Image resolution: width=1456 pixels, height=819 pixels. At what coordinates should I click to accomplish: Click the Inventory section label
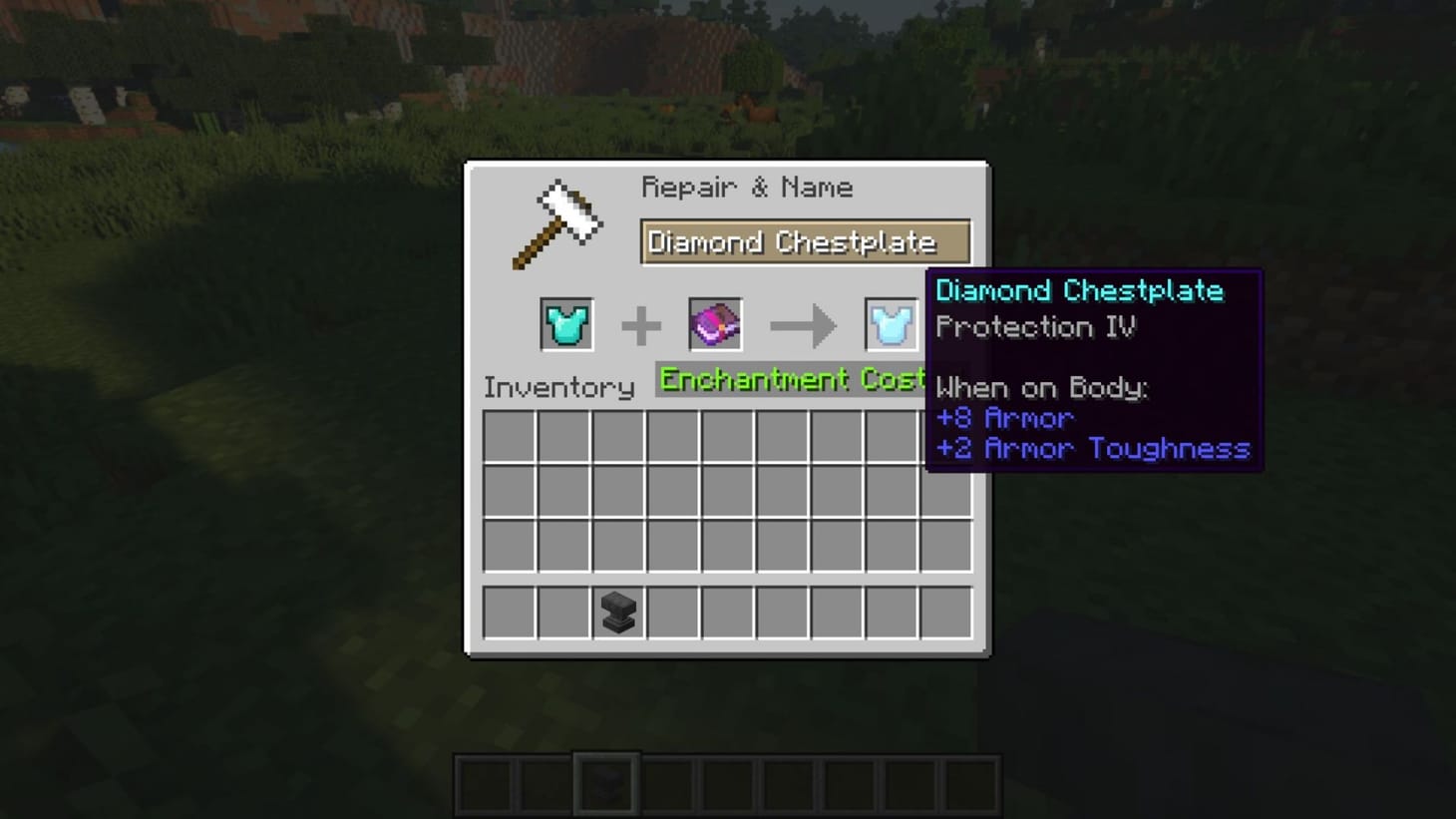click(558, 387)
